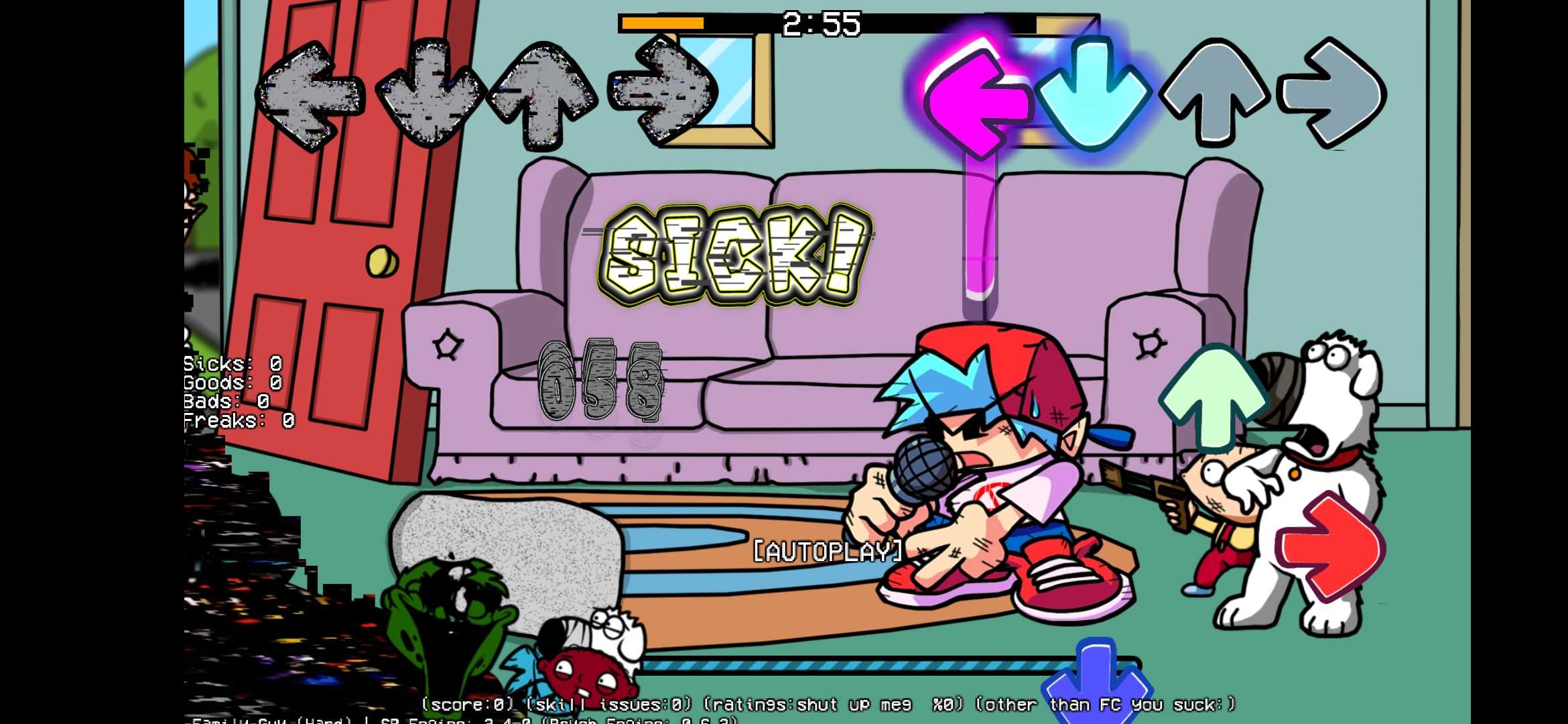This screenshot has width=1568, height=724.
Task: Tap the player's smooth gray up arrow receptor
Action: tap(1214, 93)
